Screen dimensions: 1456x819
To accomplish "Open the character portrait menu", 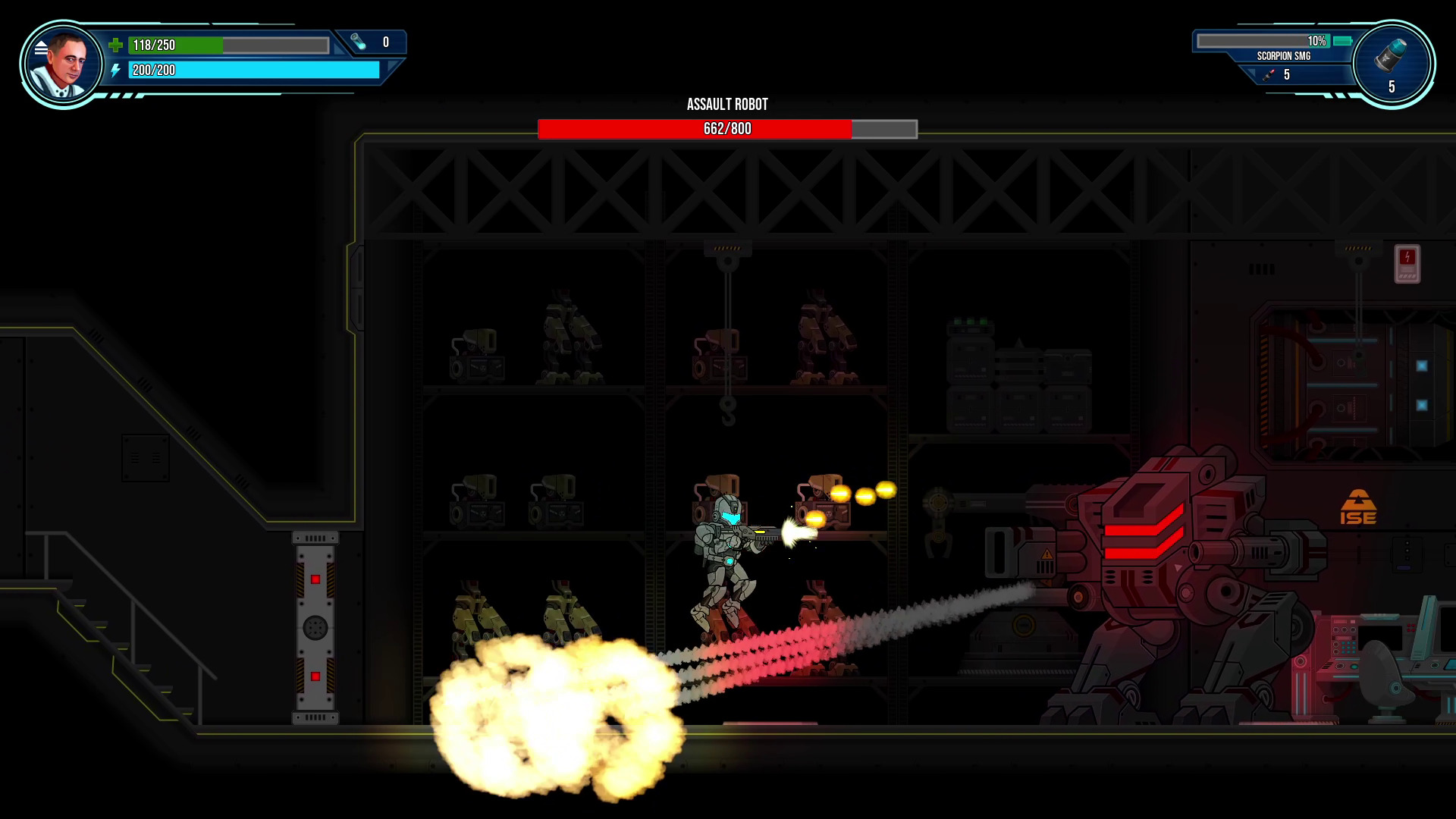I will pyautogui.click(x=62, y=64).
